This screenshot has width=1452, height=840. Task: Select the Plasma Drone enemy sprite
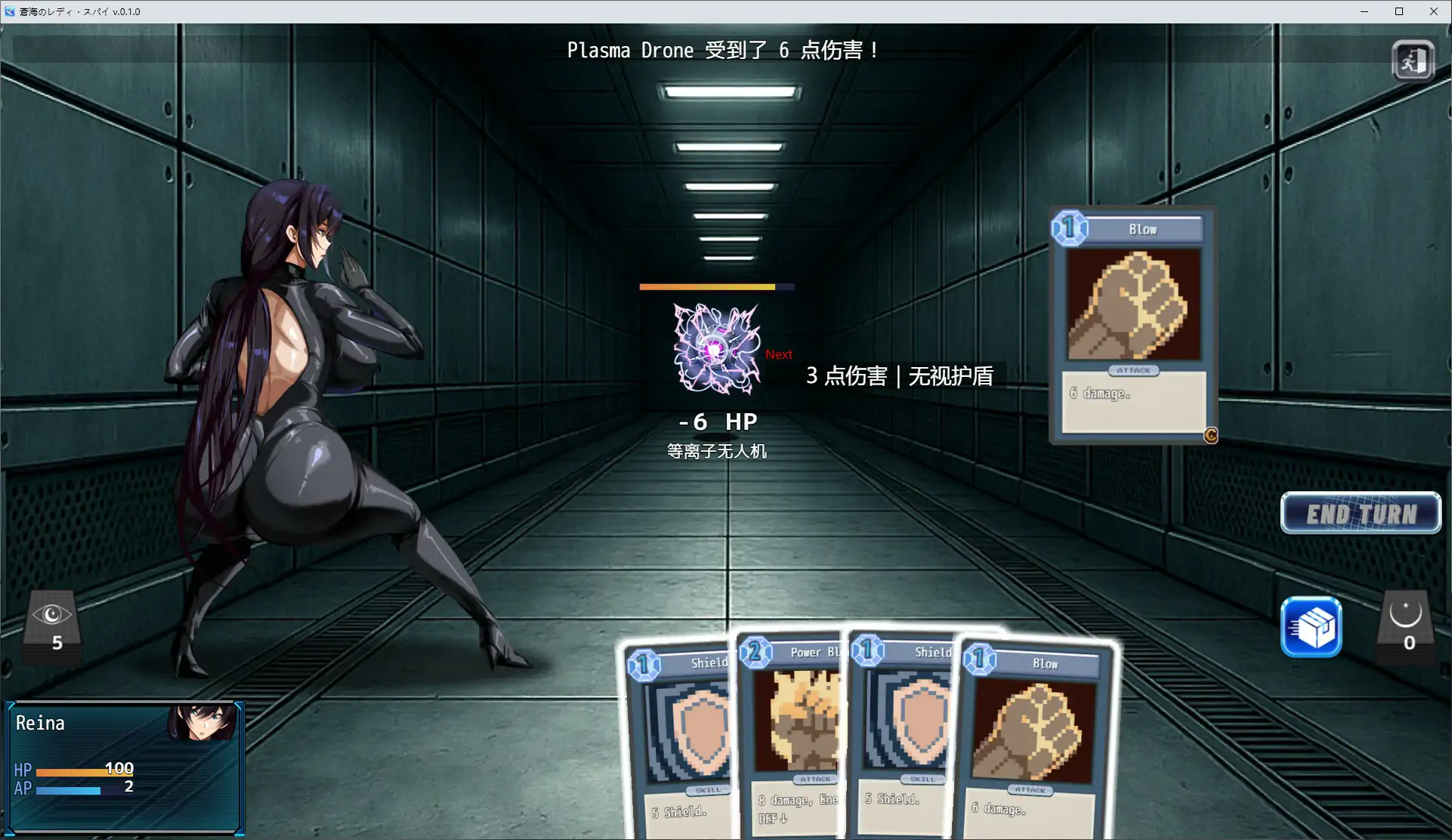point(715,348)
